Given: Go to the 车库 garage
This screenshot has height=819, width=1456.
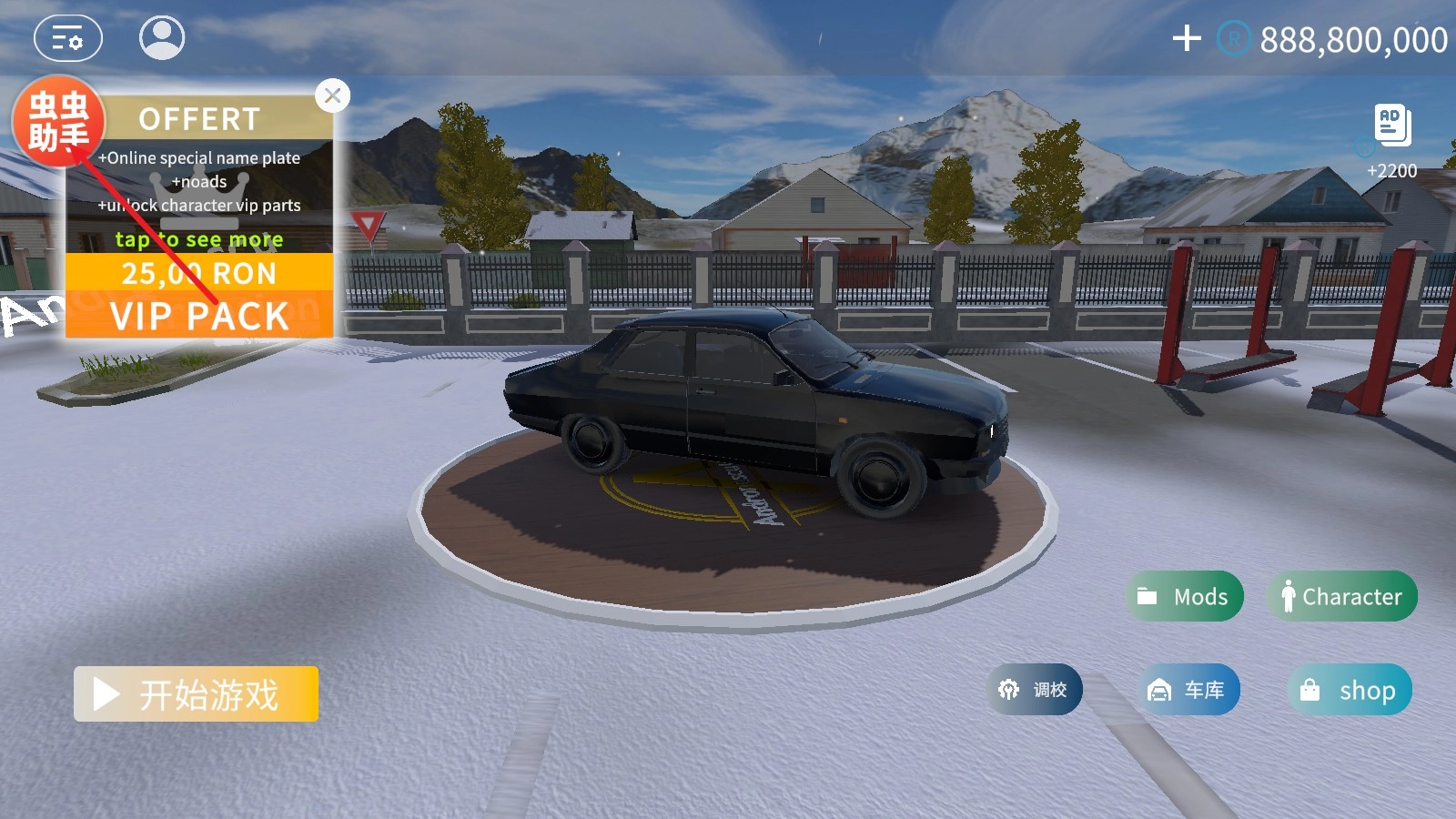Looking at the screenshot, I should (x=1188, y=690).
